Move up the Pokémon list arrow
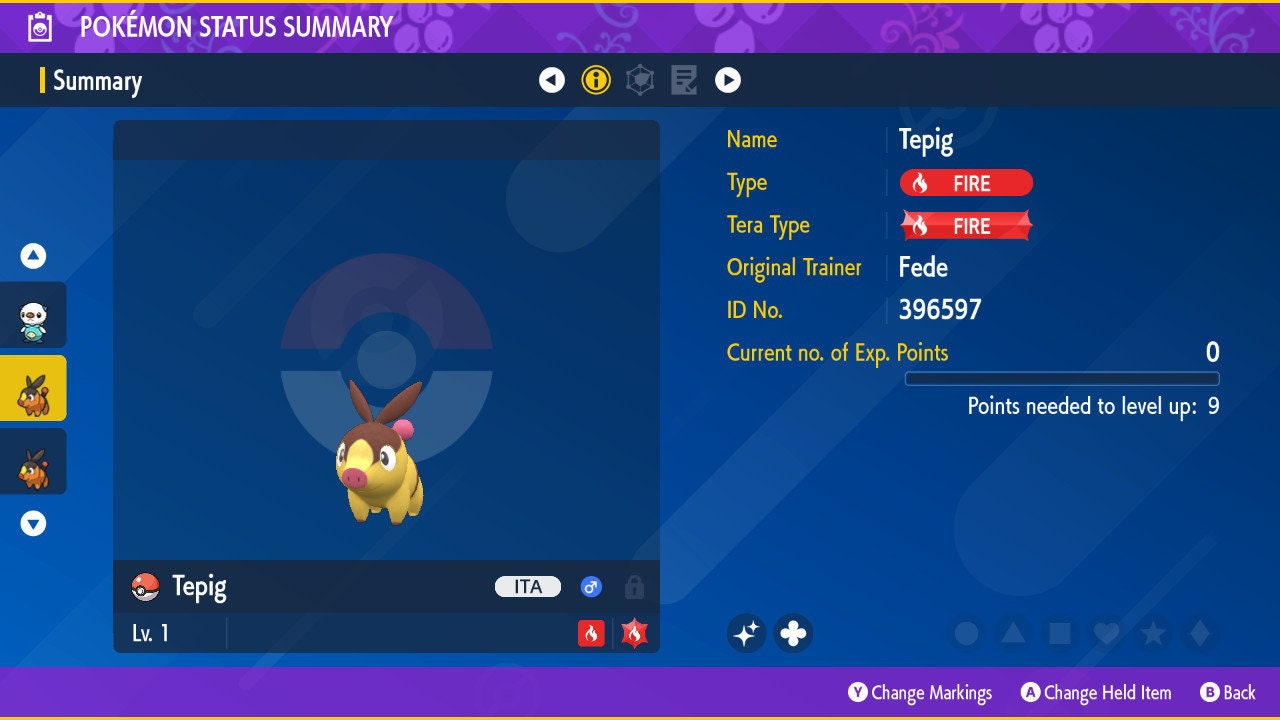Viewport: 1280px width, 720px height. (x=33, y=256)
